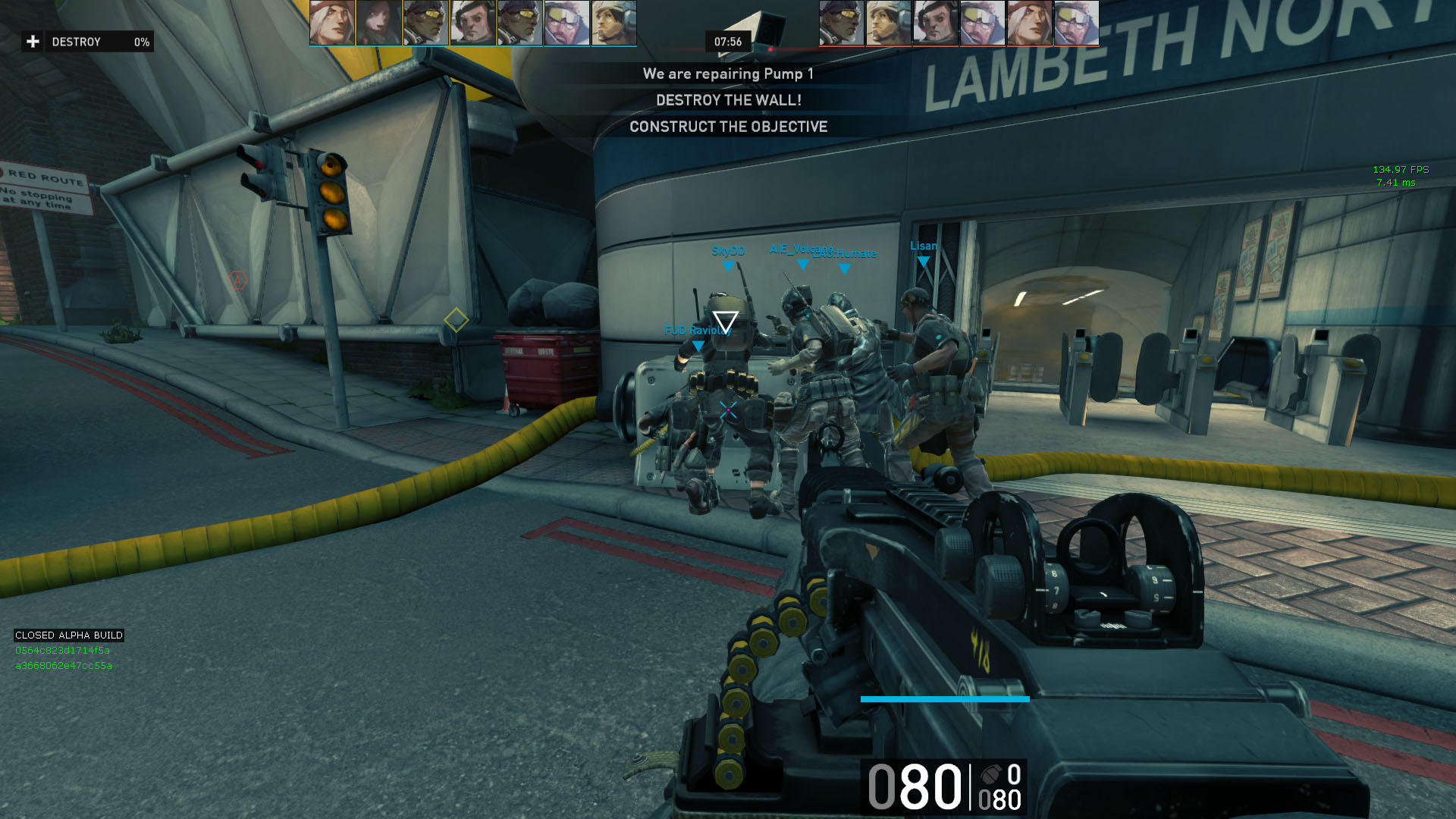Click the yellow diamond waypoint marker
Screen dimensions: 1456x819
pyautogui.click(x=456, y=320)
